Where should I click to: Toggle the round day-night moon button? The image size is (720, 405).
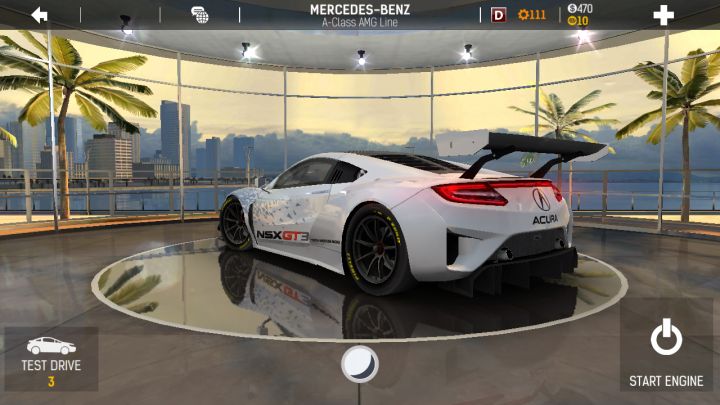(x=360, y=364)
